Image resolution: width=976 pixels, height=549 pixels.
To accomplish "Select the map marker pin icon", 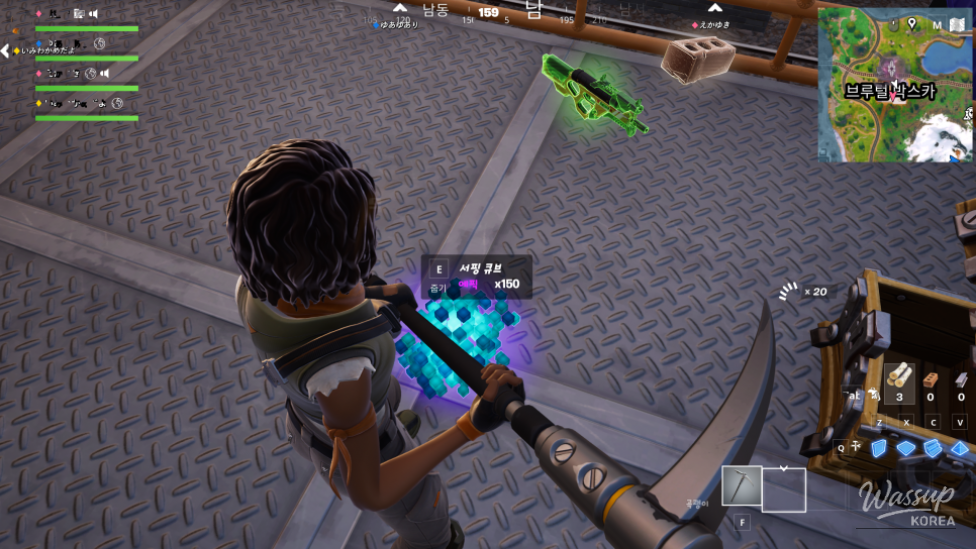I will (912, 23).
